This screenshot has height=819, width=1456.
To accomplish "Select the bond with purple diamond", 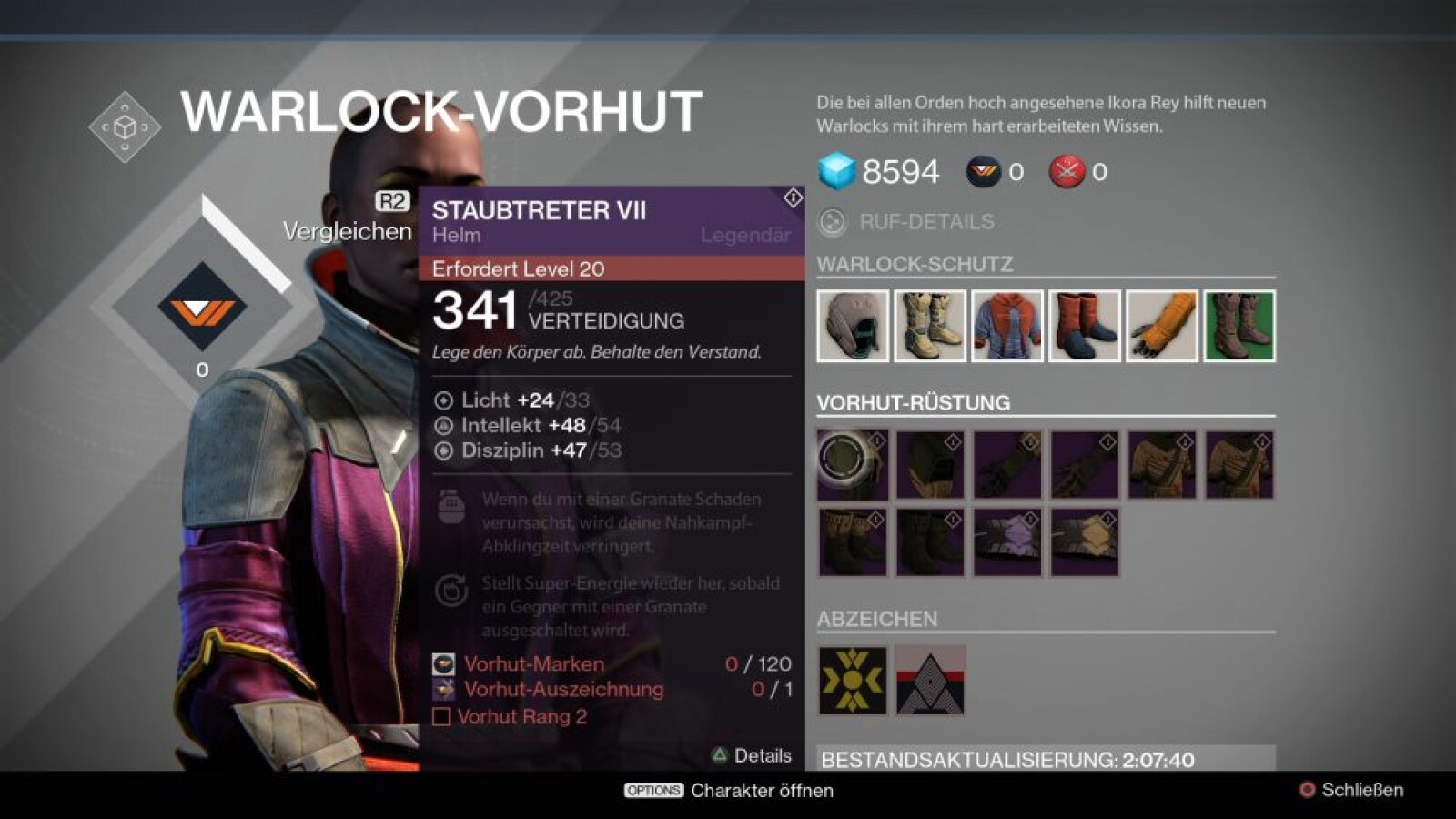I will pos(1007,542).
